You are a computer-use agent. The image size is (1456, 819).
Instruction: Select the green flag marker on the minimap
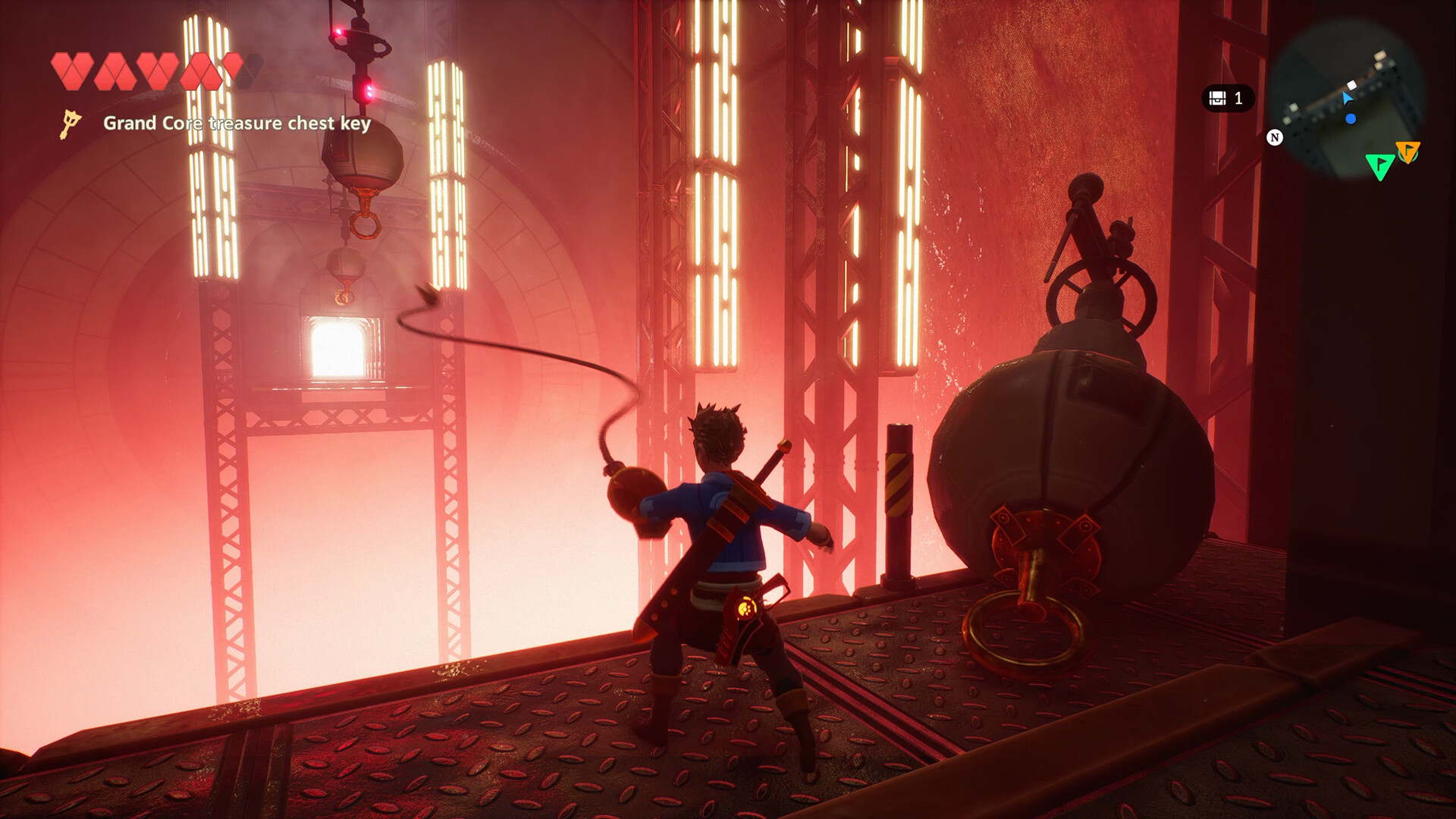coord(1380,167)
